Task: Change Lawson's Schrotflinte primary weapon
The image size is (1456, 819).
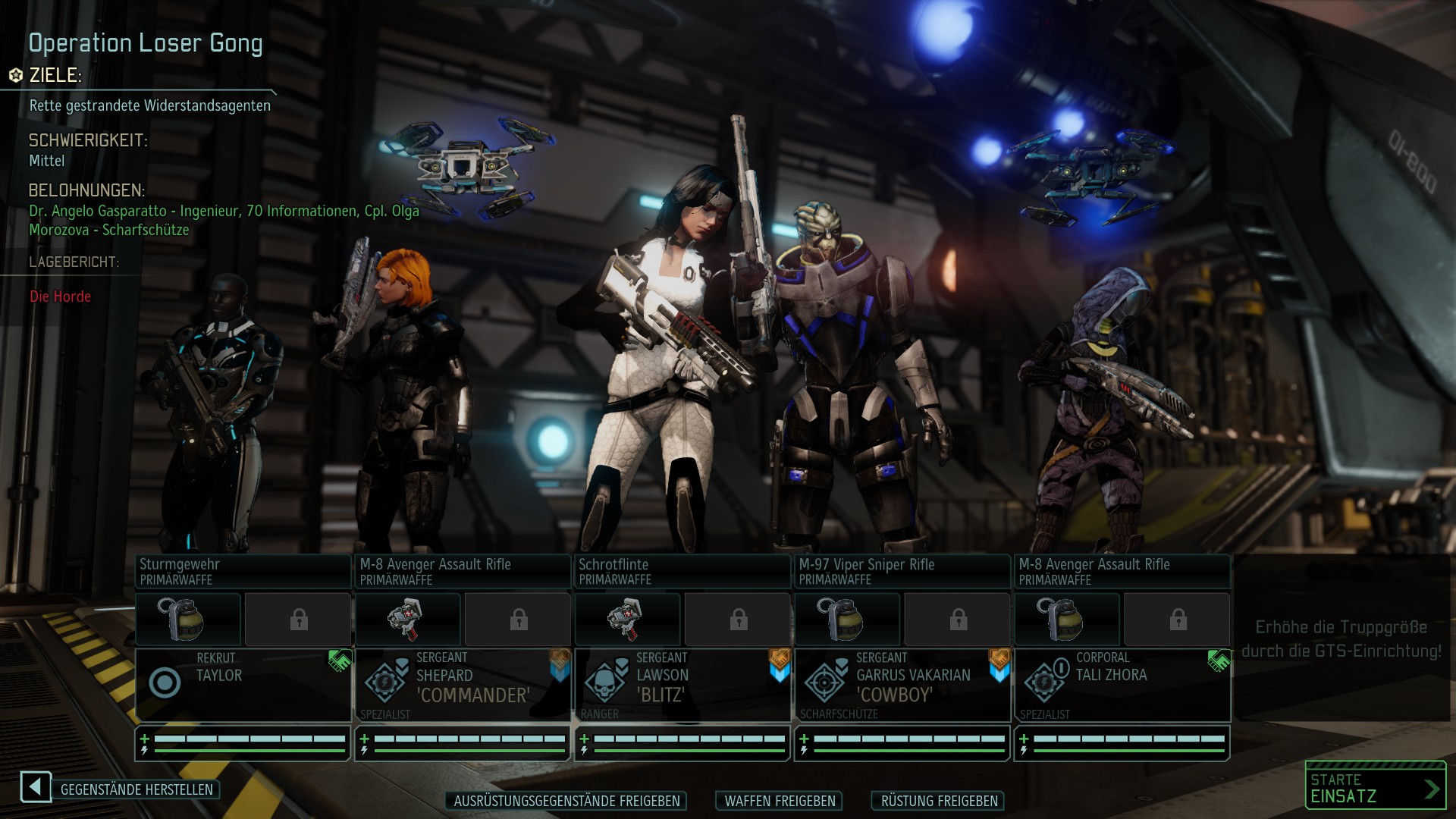Action: point(682,572)
